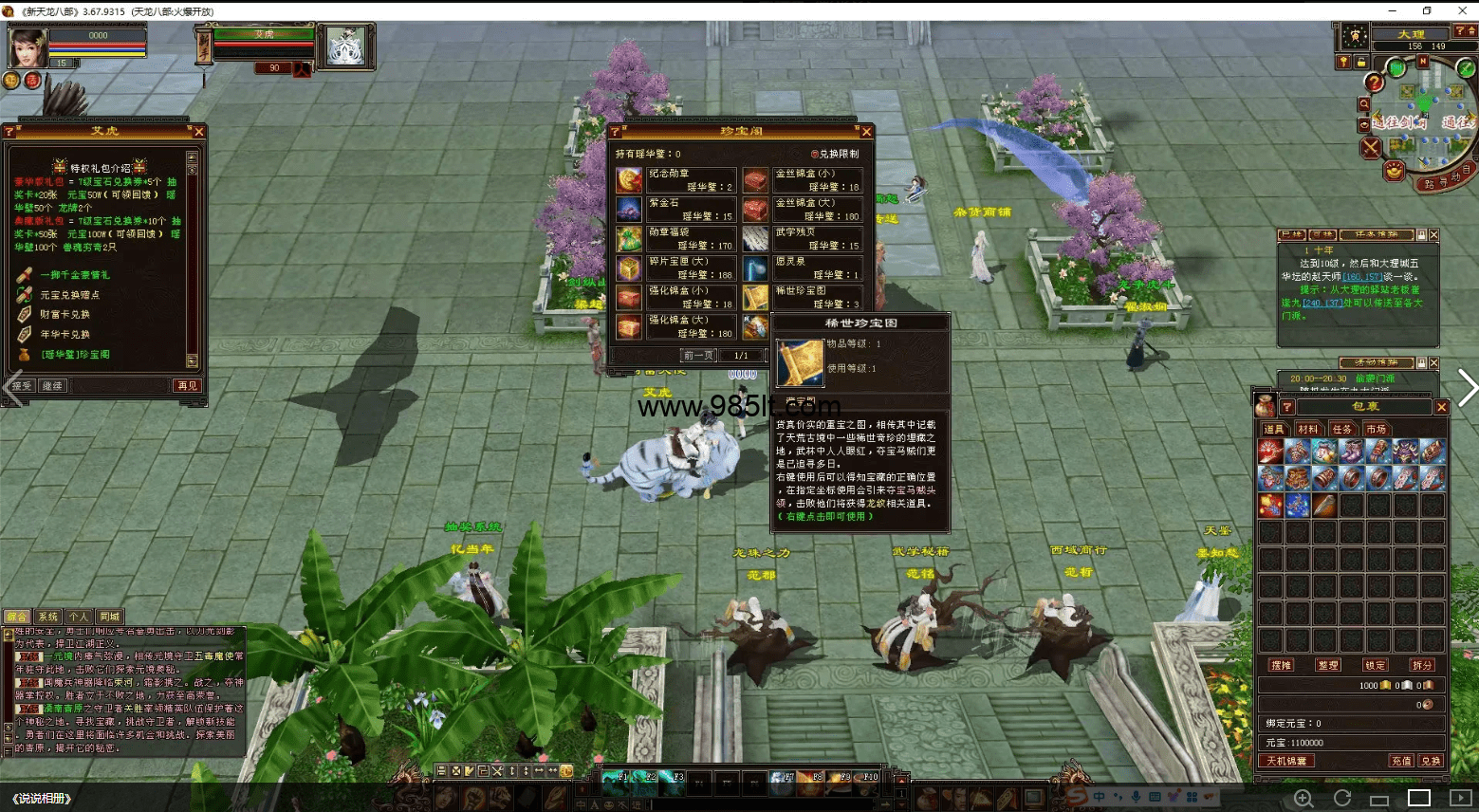The image size is (1479, 812).
Task: Select the 财富卡兑换 dialogue option
Action: tap(65, 315)
